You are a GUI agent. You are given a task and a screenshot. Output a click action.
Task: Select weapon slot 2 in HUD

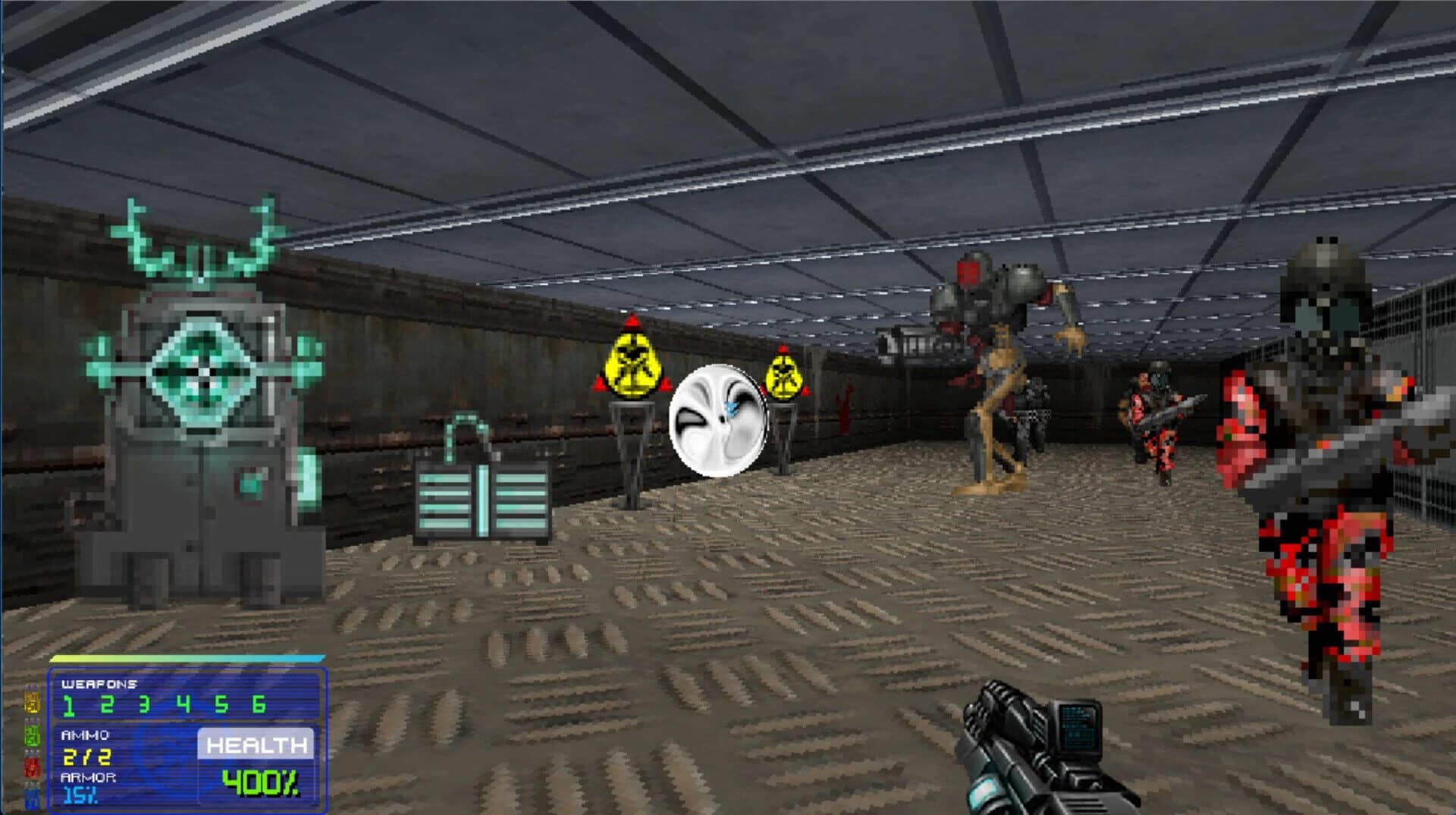point(107,704)
